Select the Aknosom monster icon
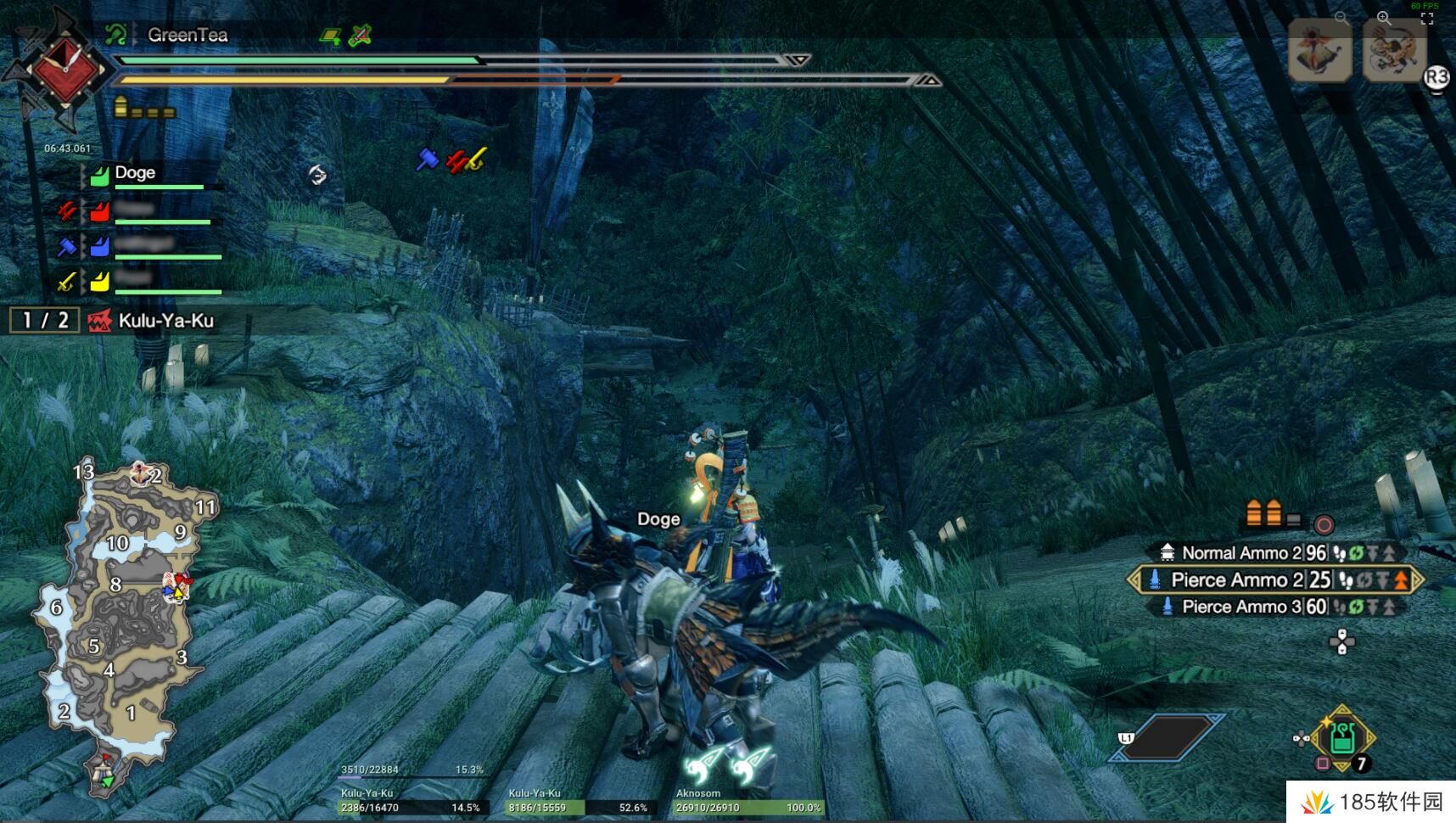Image resolution: width=1456 pixels, height=823 pixels. [1319, 51]
